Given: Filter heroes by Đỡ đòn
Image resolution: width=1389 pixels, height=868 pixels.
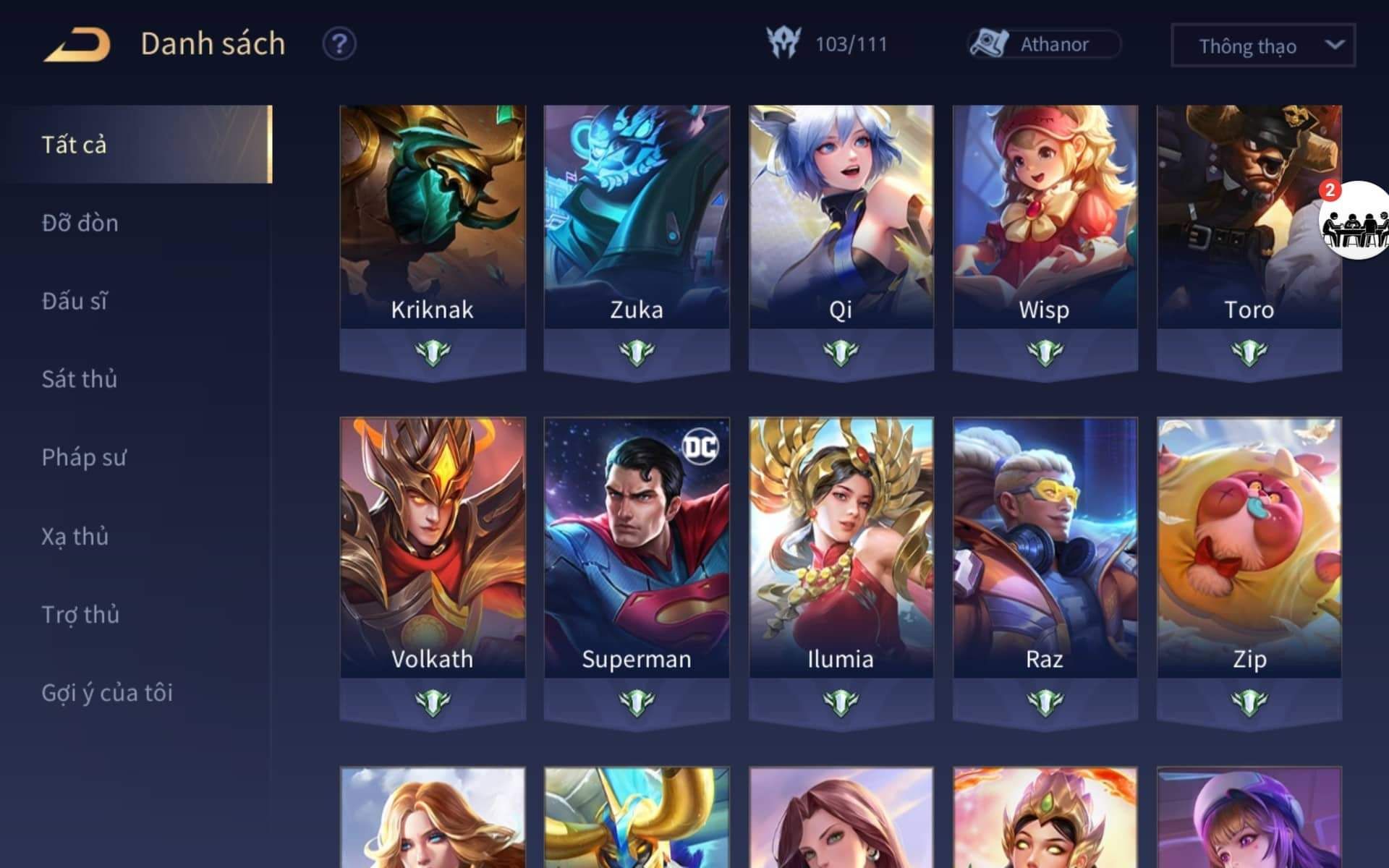Looking at the screenshot, I should pos(80,223).
